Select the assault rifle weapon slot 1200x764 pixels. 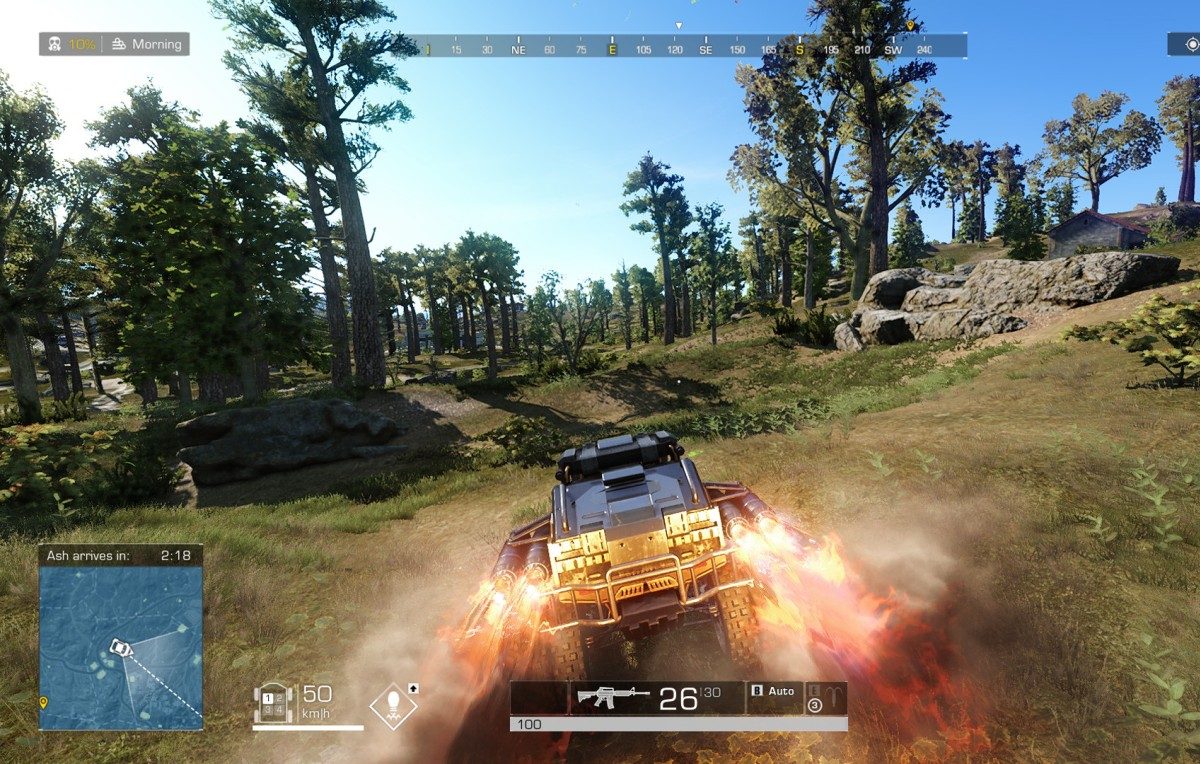click(612, 697)
